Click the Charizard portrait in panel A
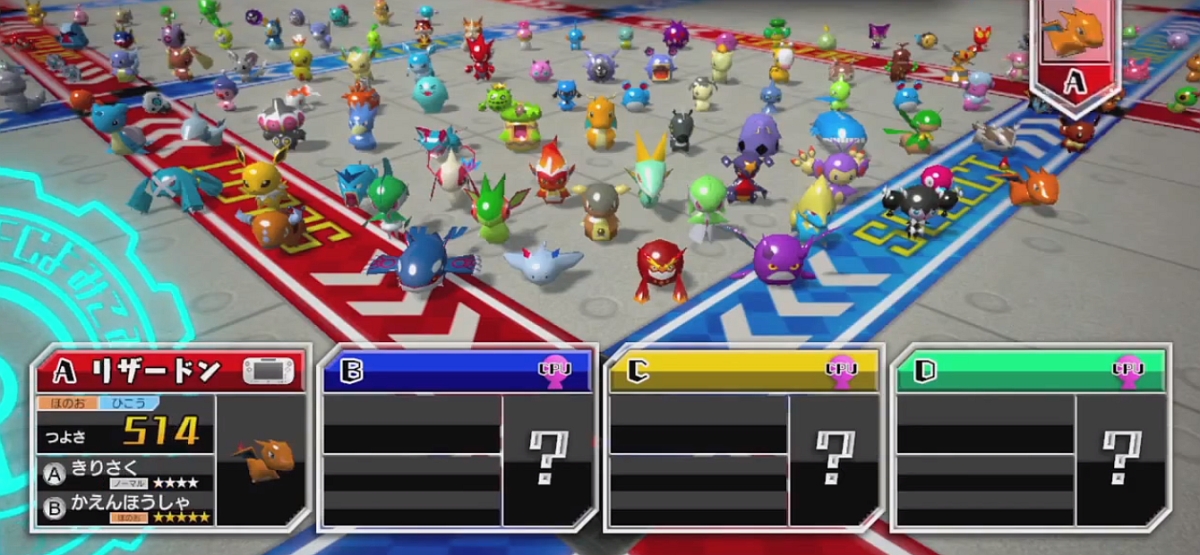This screenshot has width=1200, height=555. (x=262, y=459)
